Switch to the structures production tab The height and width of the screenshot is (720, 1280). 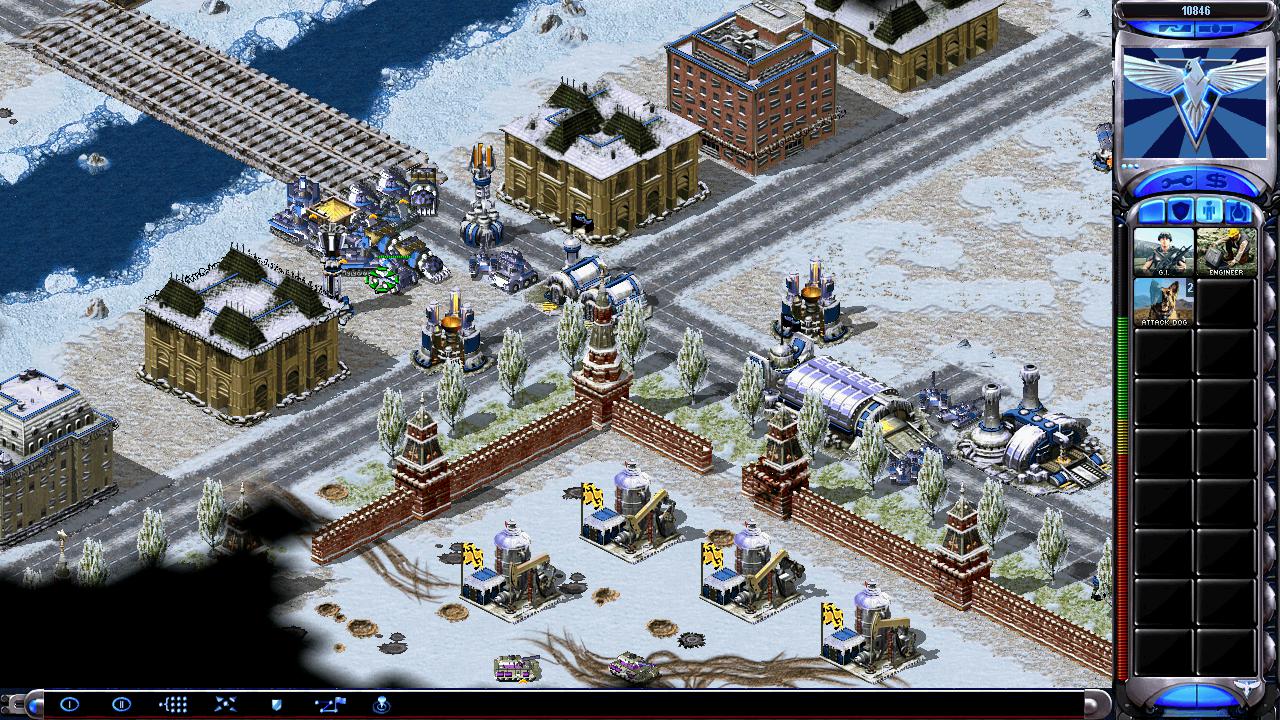tap(1150, 212)
